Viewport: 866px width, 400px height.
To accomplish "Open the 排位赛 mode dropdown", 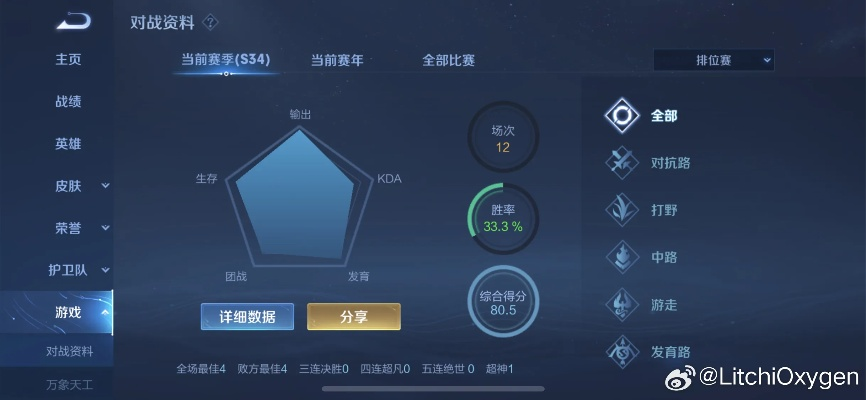I will point(714,60).
